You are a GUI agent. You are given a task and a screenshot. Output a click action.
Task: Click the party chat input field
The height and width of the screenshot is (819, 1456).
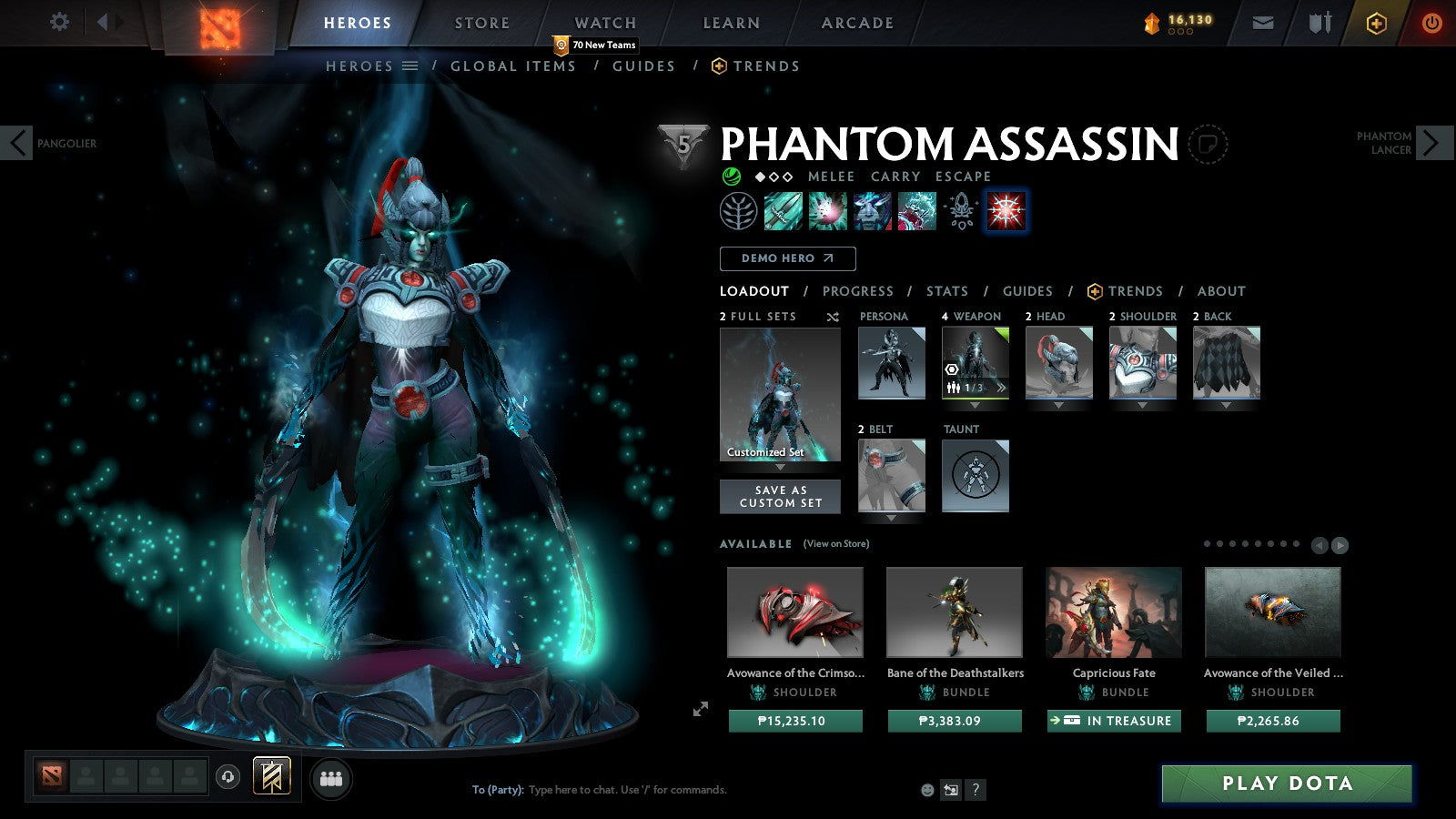[637, 790]
